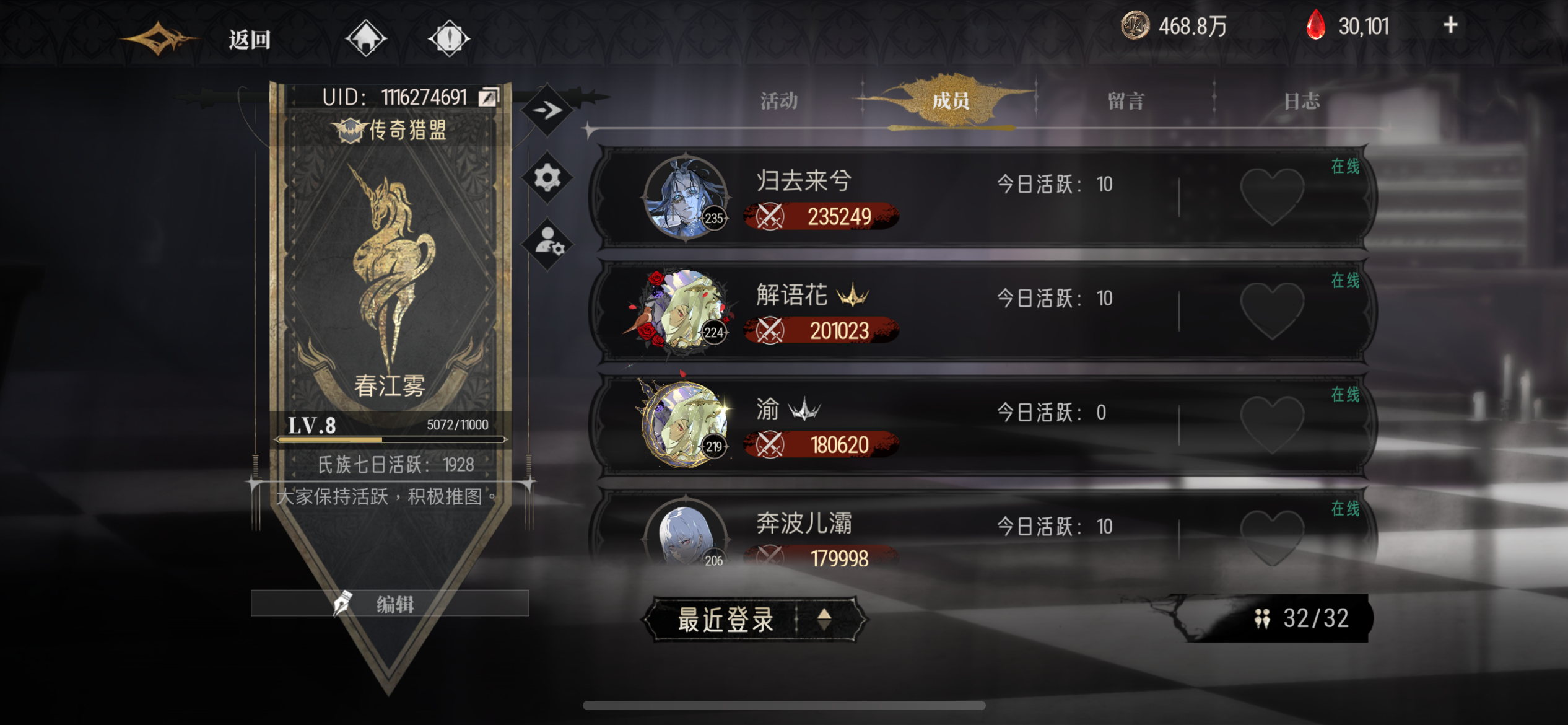The width and height of the screenshot is (1568, 725).
Task: Switch to the 留言 tab
Action: click(x=1124, y=101)
